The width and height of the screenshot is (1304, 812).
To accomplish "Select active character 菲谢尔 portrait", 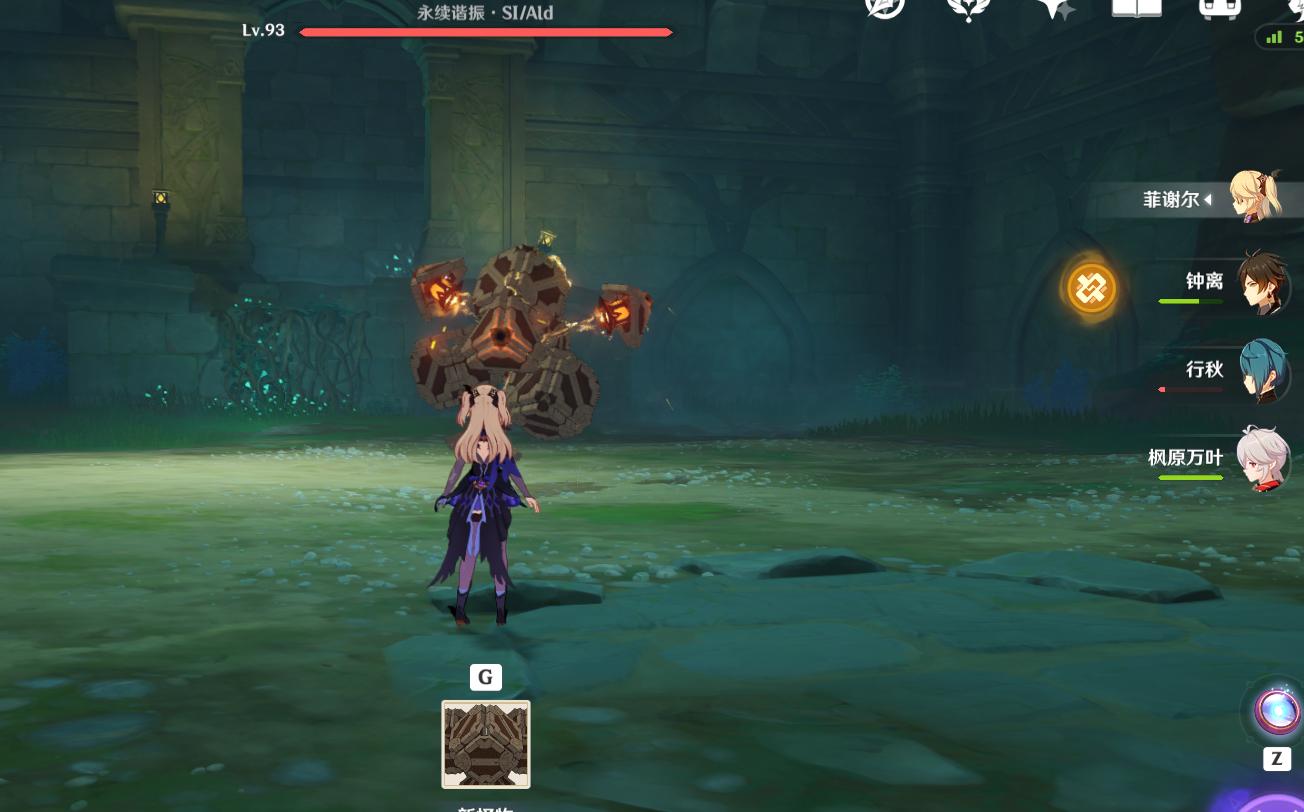I will pos(1254,196).
